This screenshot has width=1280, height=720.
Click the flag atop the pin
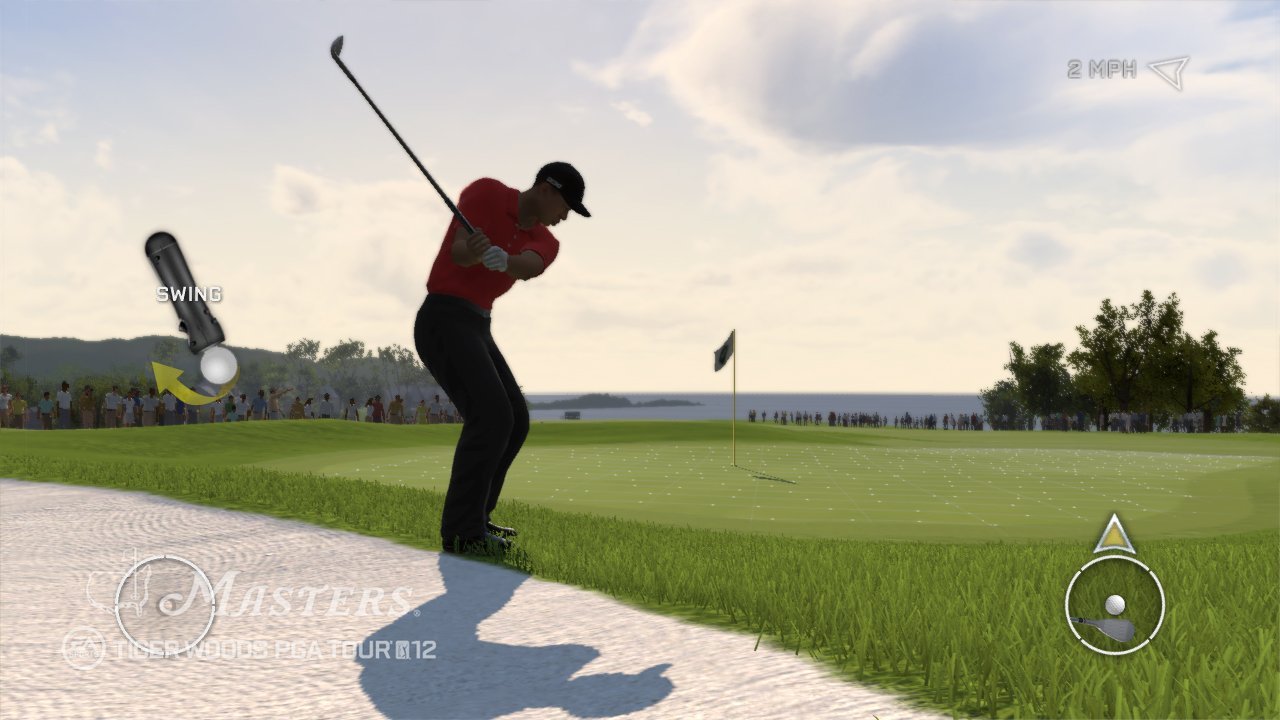(x=723, y=350)
